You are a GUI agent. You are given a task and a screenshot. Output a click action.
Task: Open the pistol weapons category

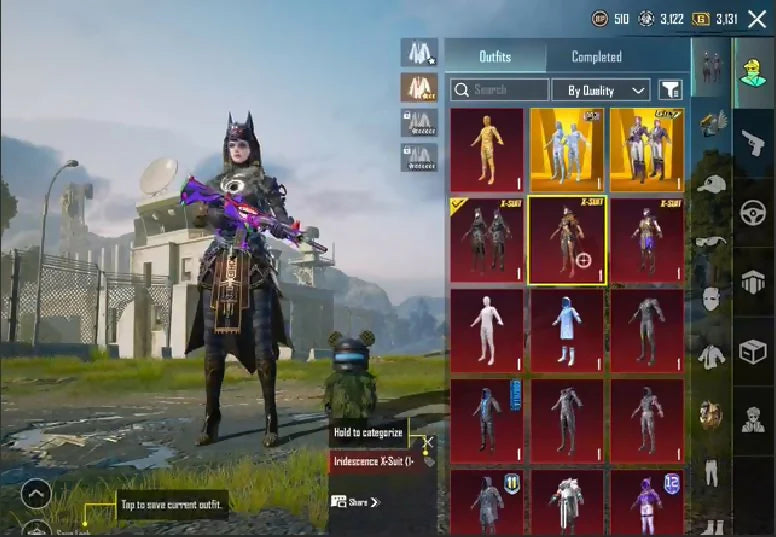coord(753,144)
